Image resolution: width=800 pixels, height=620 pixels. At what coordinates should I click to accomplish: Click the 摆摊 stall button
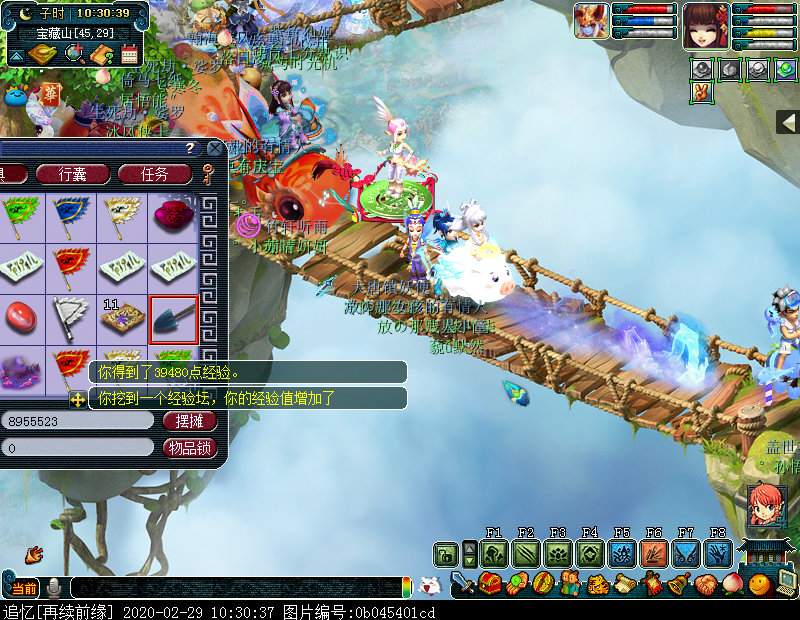[190, 421]
